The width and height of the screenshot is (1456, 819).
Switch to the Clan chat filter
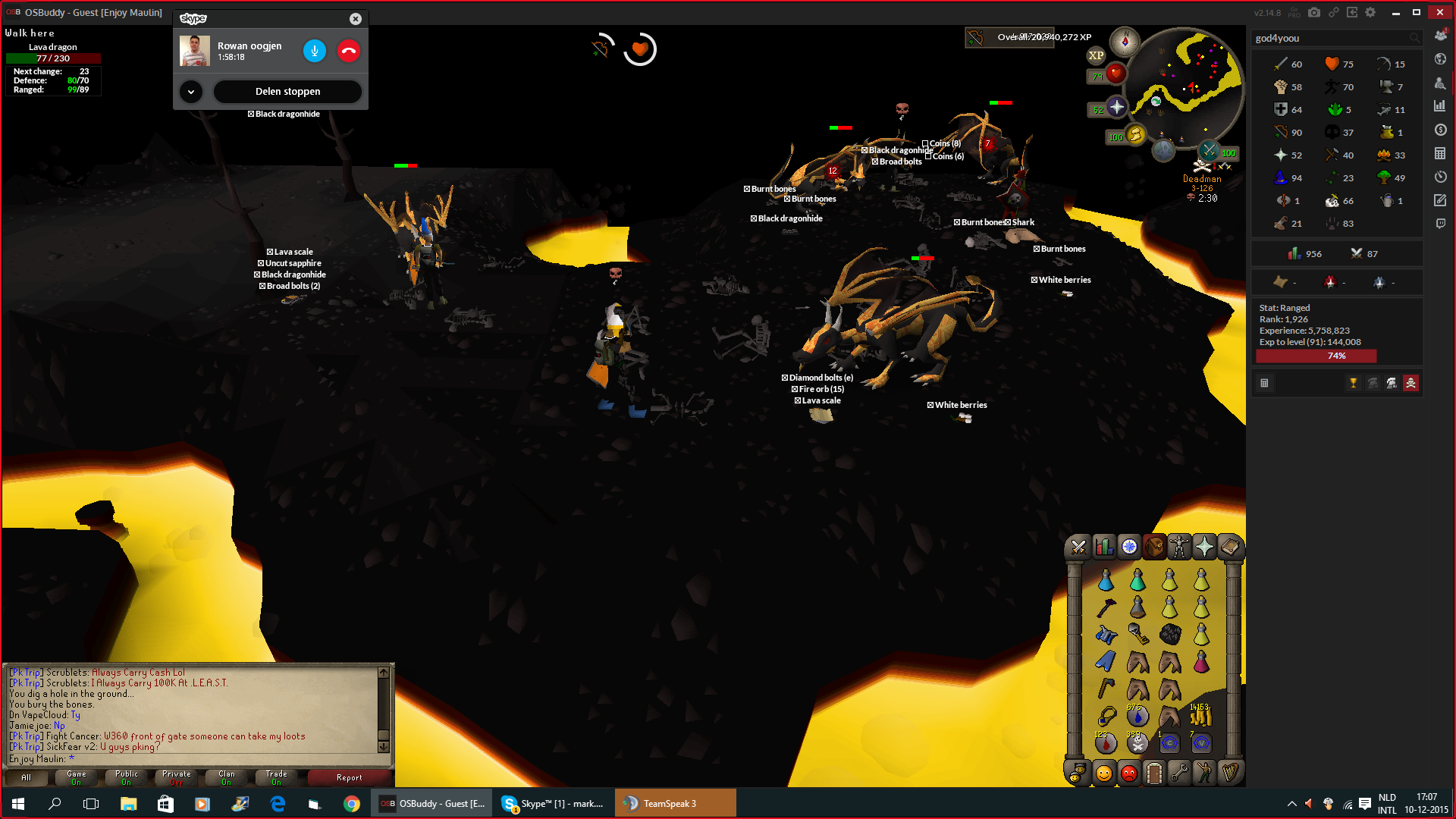pyautogui.click(x=227, y=777)
